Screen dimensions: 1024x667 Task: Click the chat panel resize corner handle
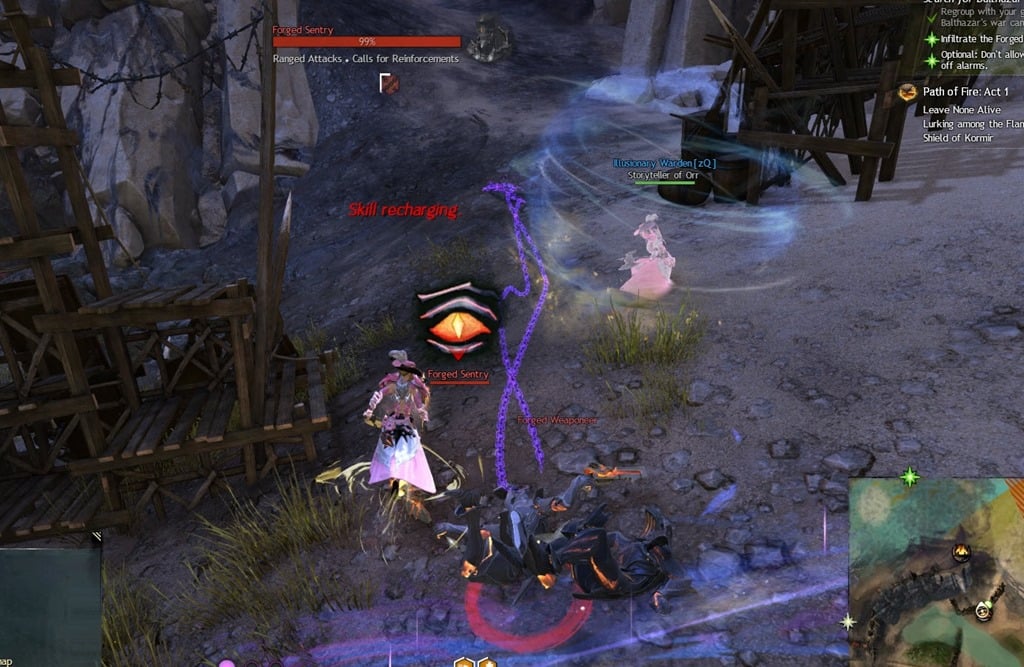pyautogui.click(x=96, y=537)
